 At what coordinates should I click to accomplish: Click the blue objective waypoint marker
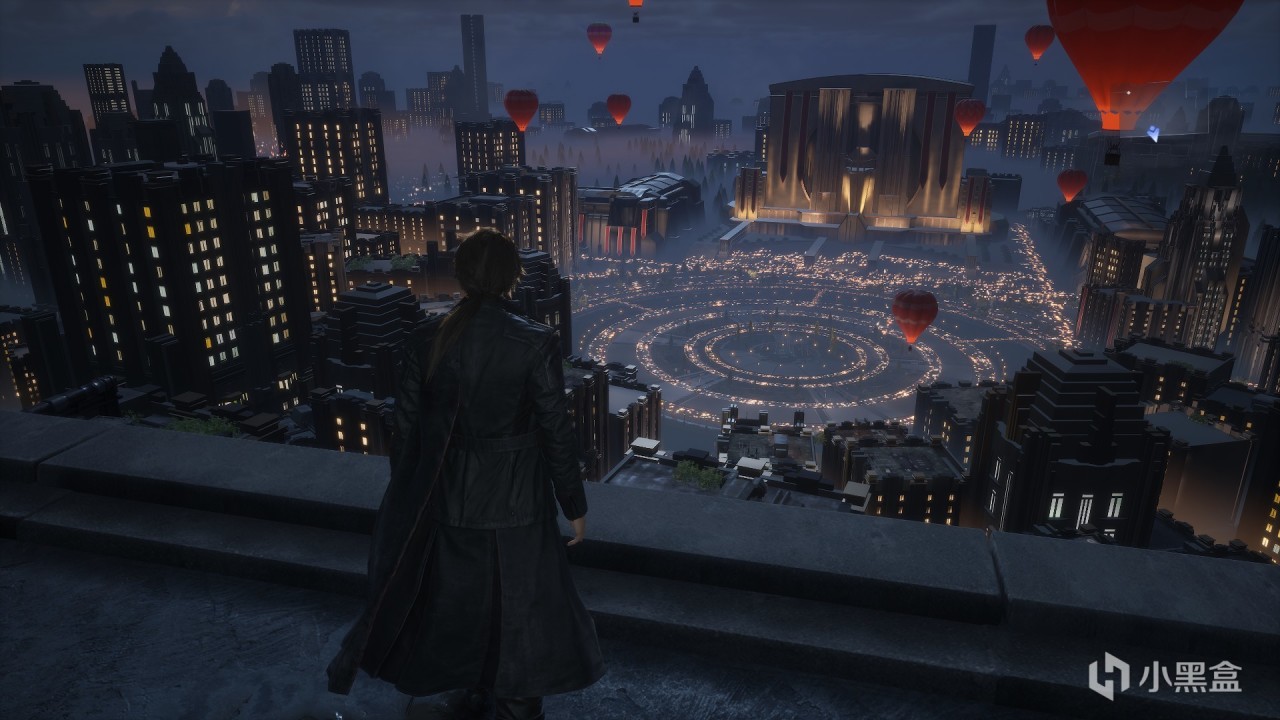click(1153, 132)
